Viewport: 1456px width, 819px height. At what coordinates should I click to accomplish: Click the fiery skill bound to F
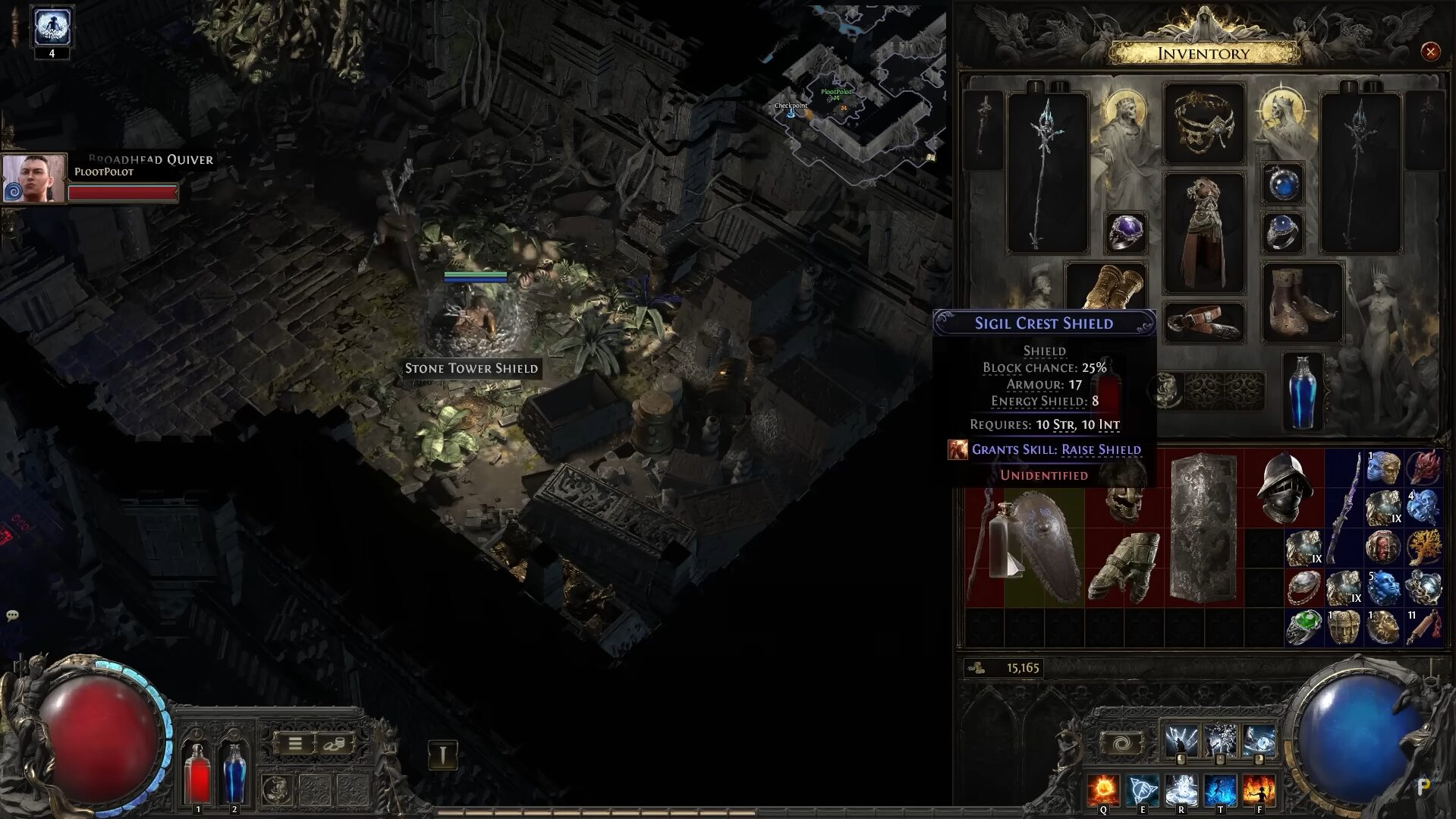pyautogui.click(x=1260, y=790)
